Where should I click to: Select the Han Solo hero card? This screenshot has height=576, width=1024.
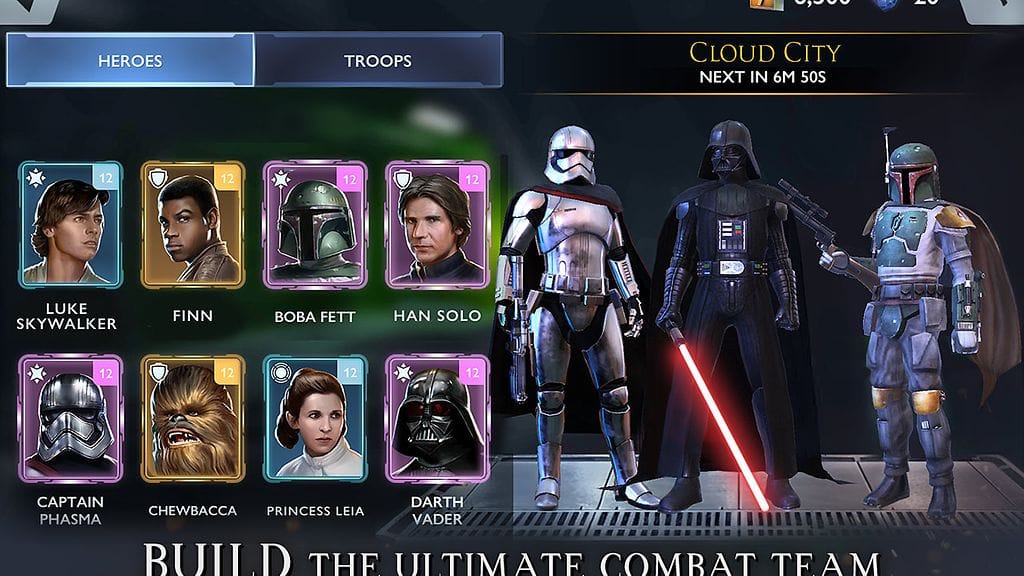click(x=437, y=225)
